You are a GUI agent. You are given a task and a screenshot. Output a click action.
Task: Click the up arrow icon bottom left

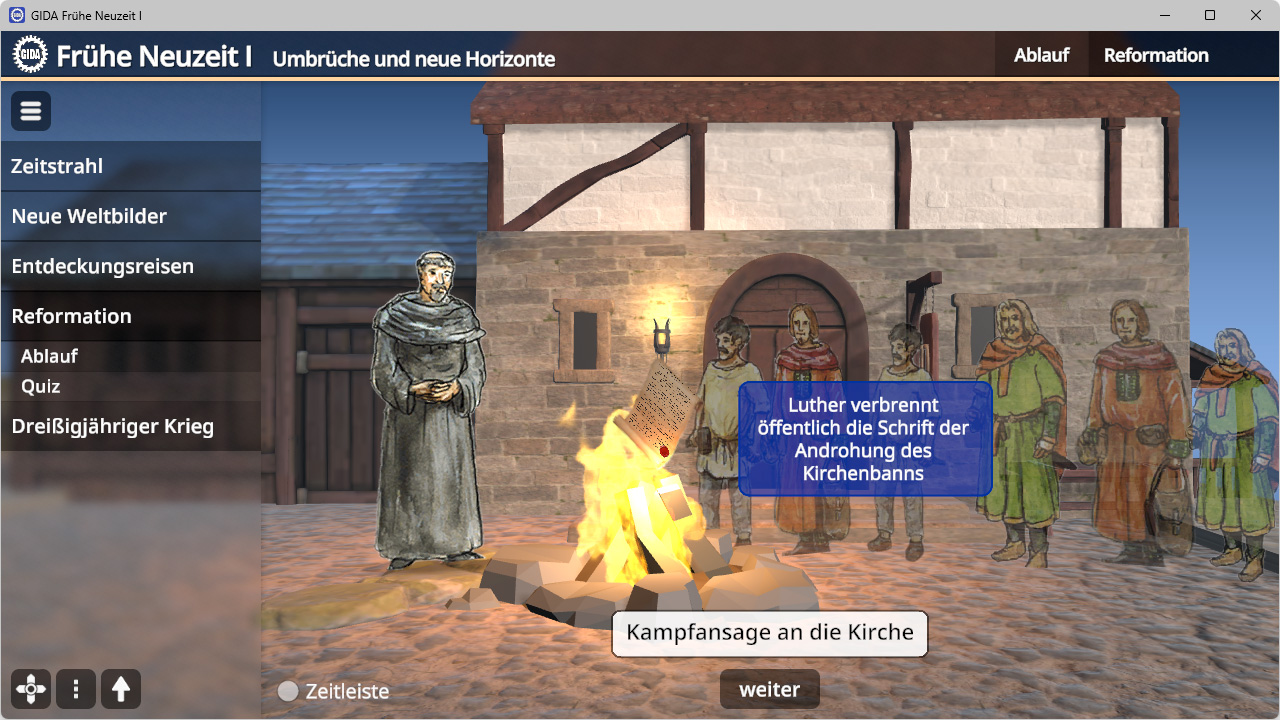point(120,688)
